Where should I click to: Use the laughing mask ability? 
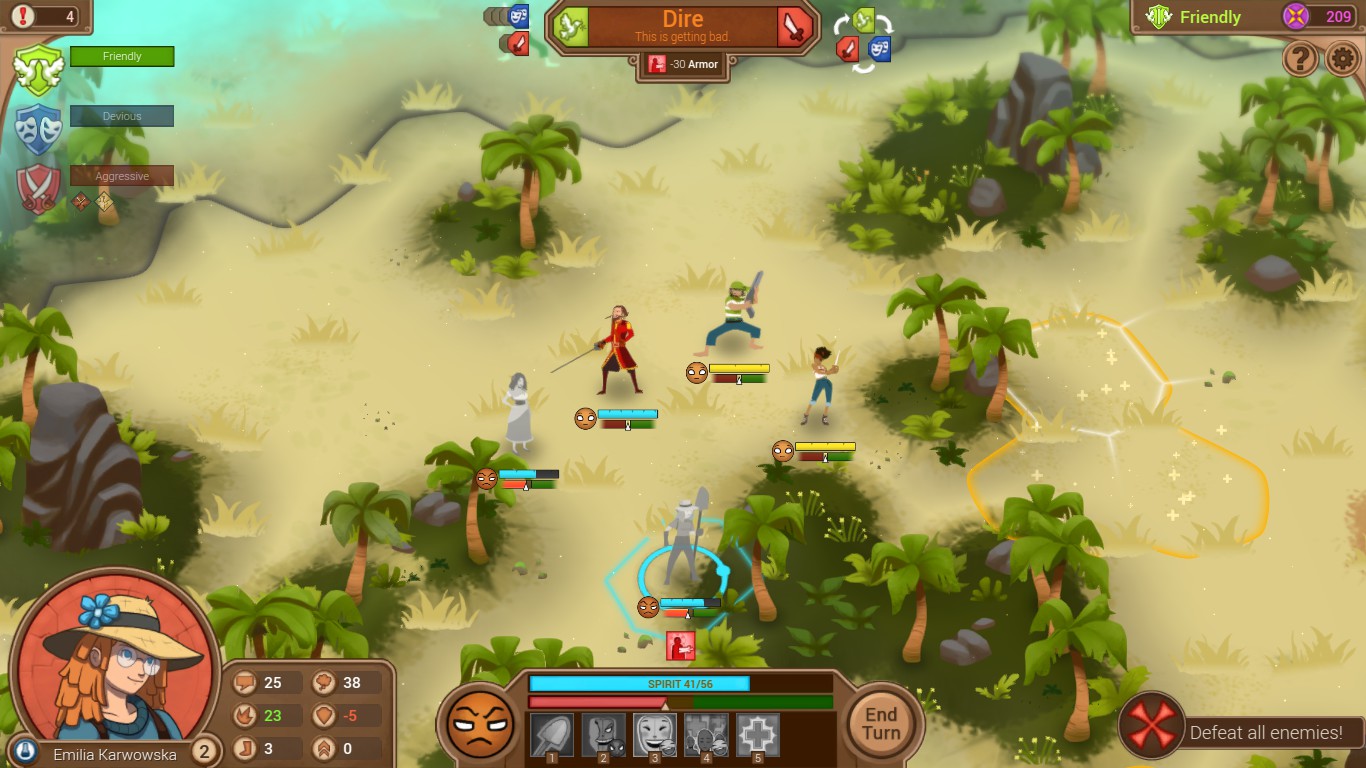pos(655,735)
